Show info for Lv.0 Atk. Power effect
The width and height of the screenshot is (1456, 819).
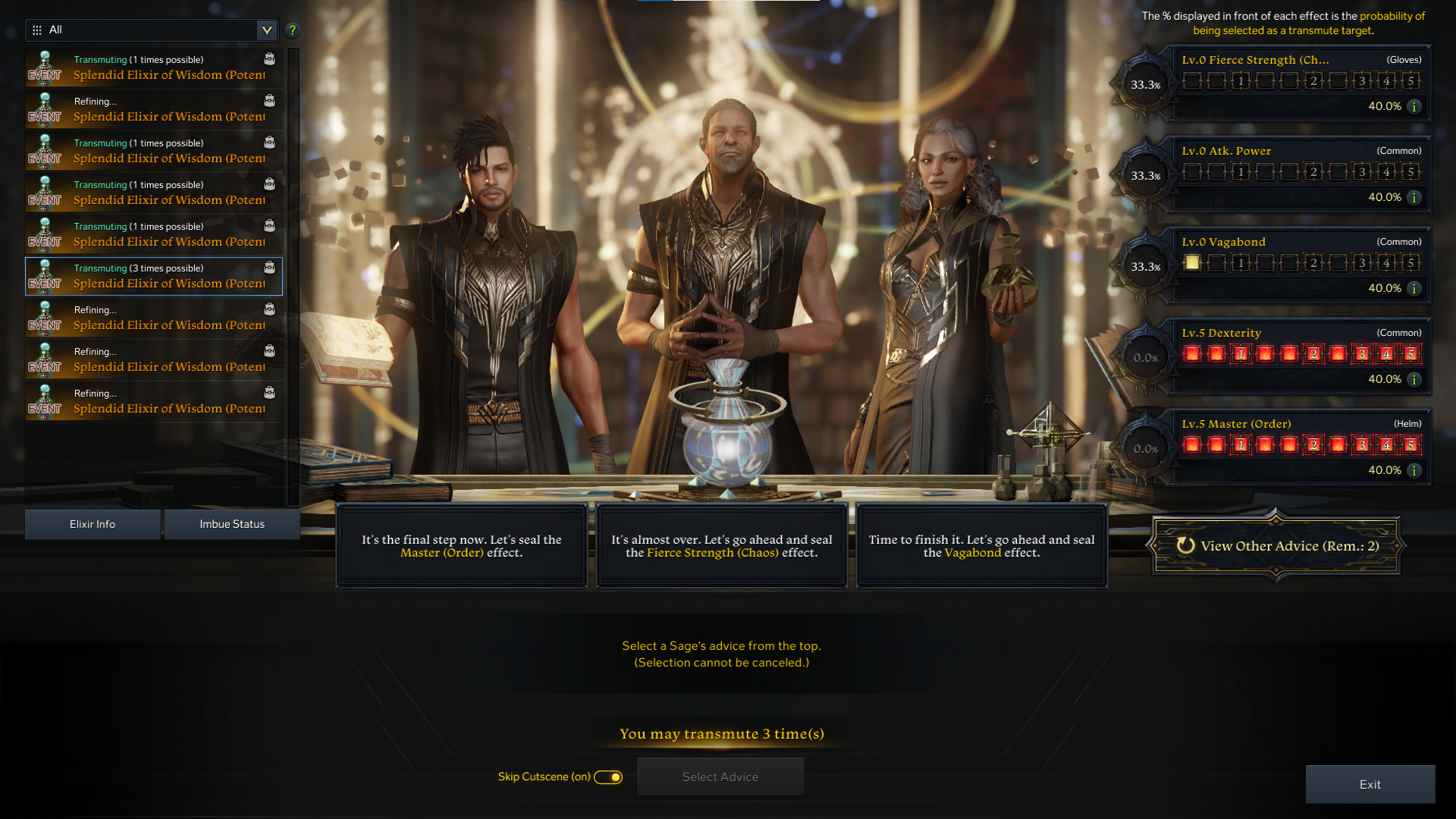pyautogui.click(x=1414, y=198)
